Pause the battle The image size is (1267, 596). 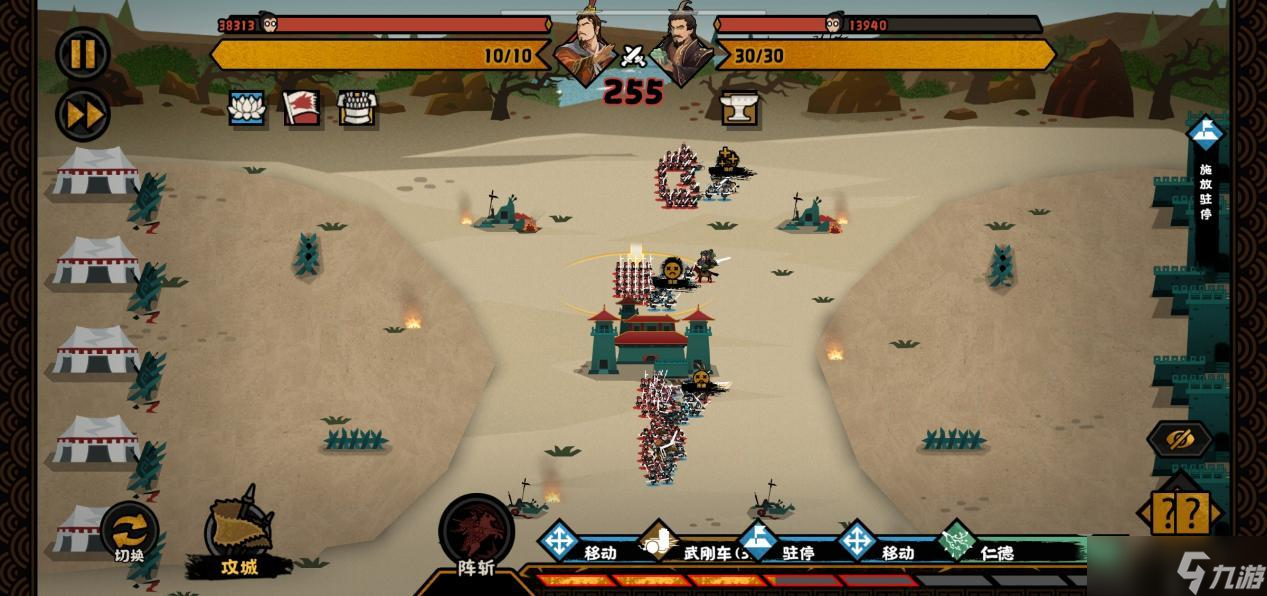(83, 53)
